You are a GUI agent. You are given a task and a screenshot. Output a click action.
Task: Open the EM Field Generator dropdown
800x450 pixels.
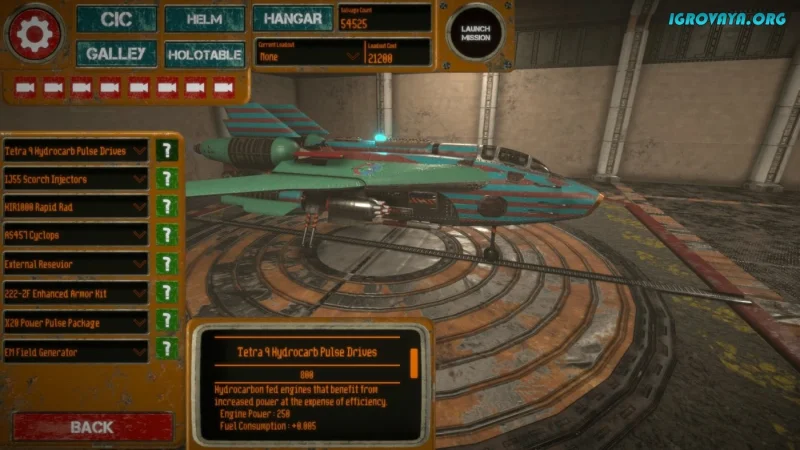pyautogui.click(x=76, y=351)
